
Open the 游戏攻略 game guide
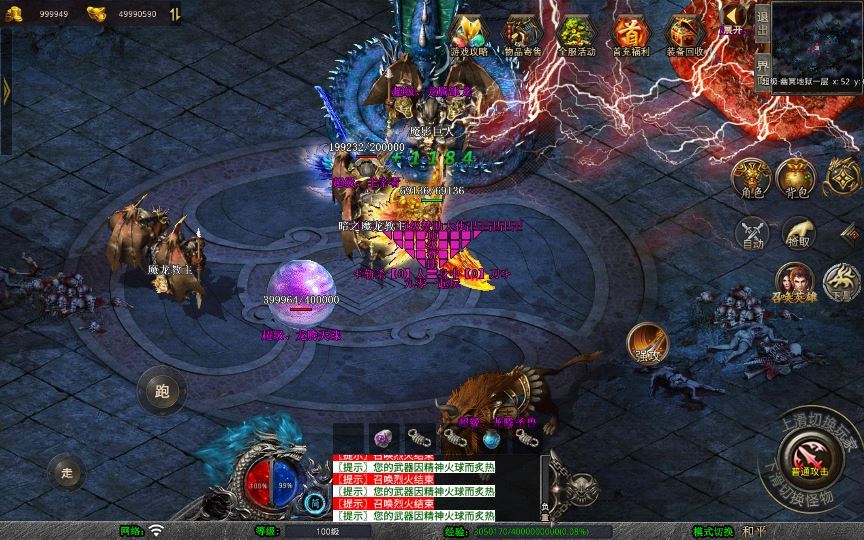[468, 35]
